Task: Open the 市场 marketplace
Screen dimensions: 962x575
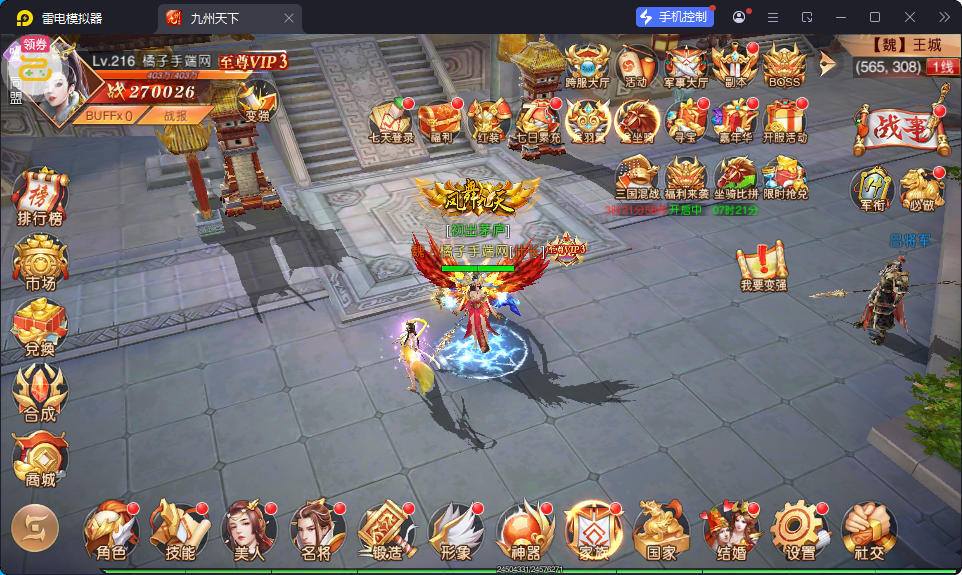Action: click(x=40, y=264)
